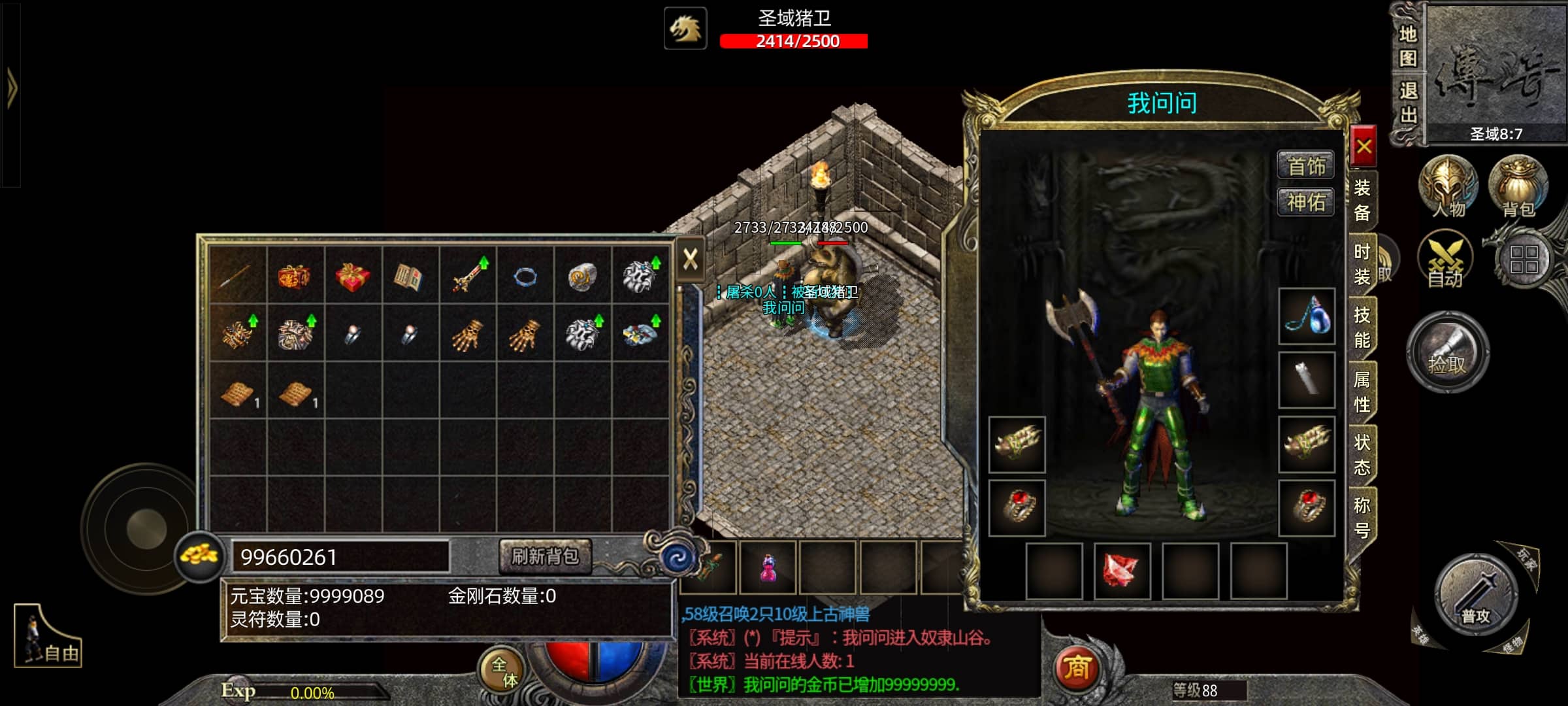Switch to the 属性 attributes tab
This screenshot has width=1568, height=706.
click(x=1362, y=392)
